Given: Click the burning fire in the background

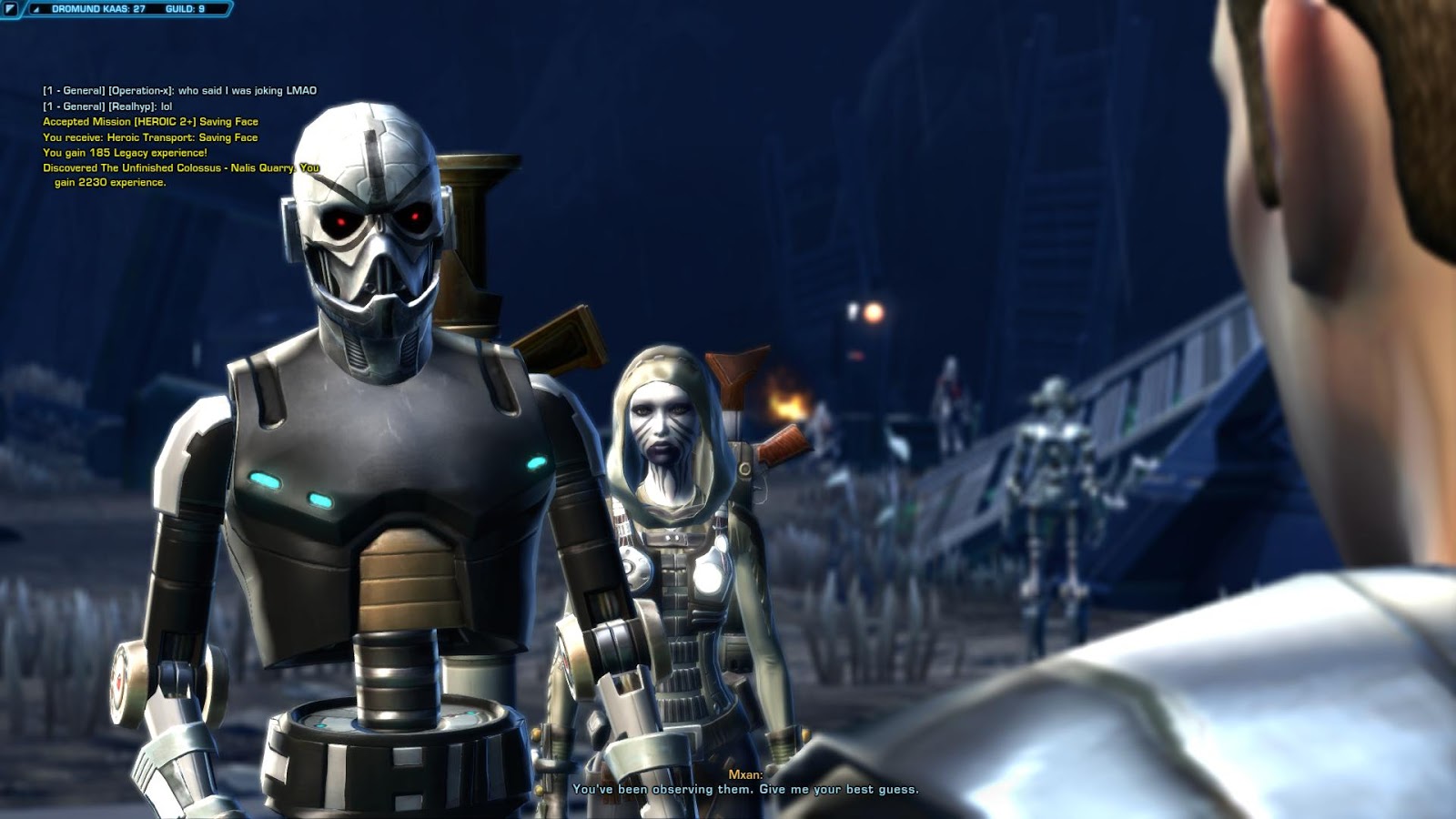Looking at the screenshot, I should (787, 406).
